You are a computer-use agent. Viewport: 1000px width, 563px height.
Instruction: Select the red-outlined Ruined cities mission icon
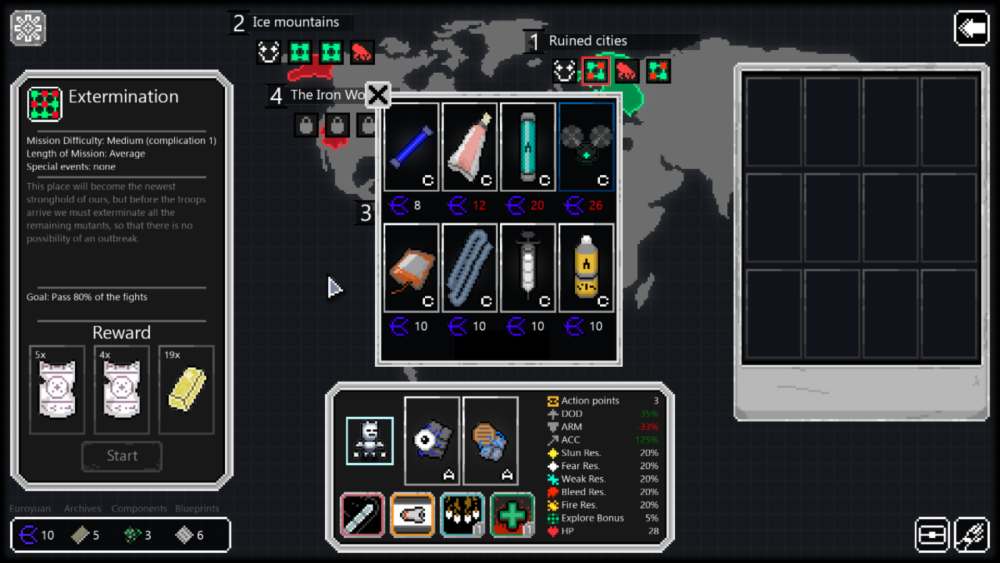click(596, 71)
